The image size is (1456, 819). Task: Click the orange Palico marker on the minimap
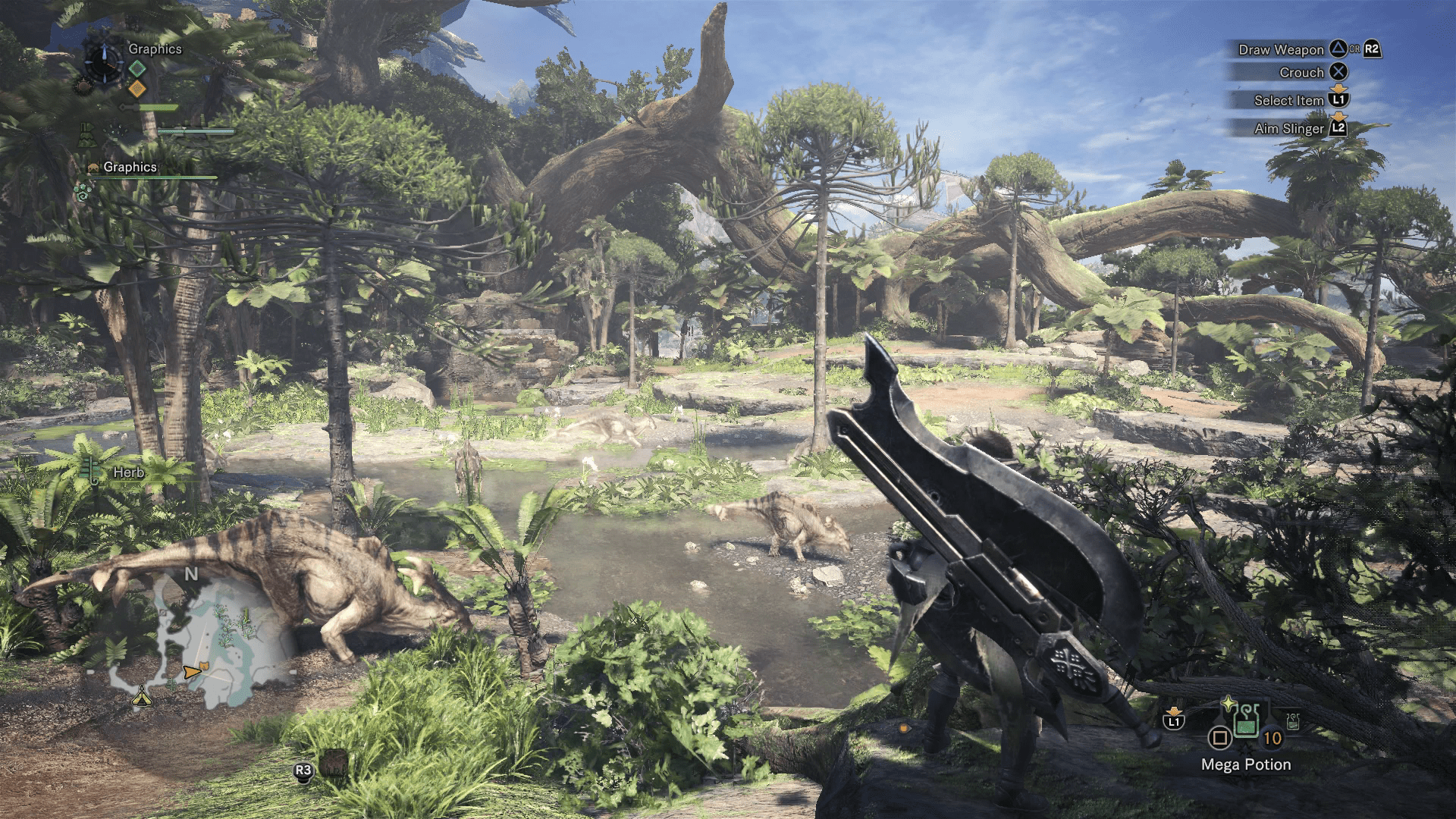[206, 666]
